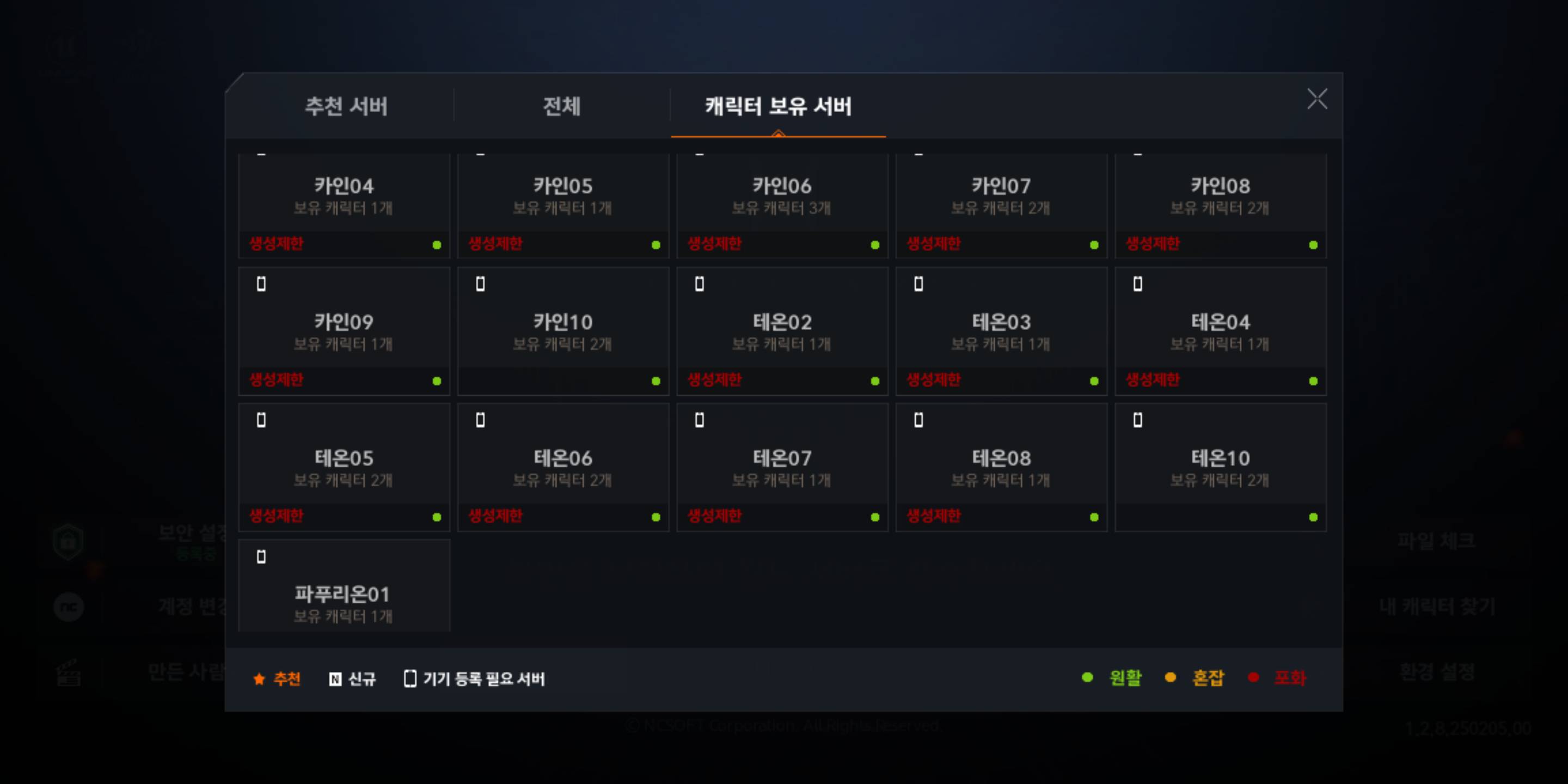The image size is (1568, 784).
Task: Click the 신규 badge icon in the legend
Action: (x=335, y=678)
